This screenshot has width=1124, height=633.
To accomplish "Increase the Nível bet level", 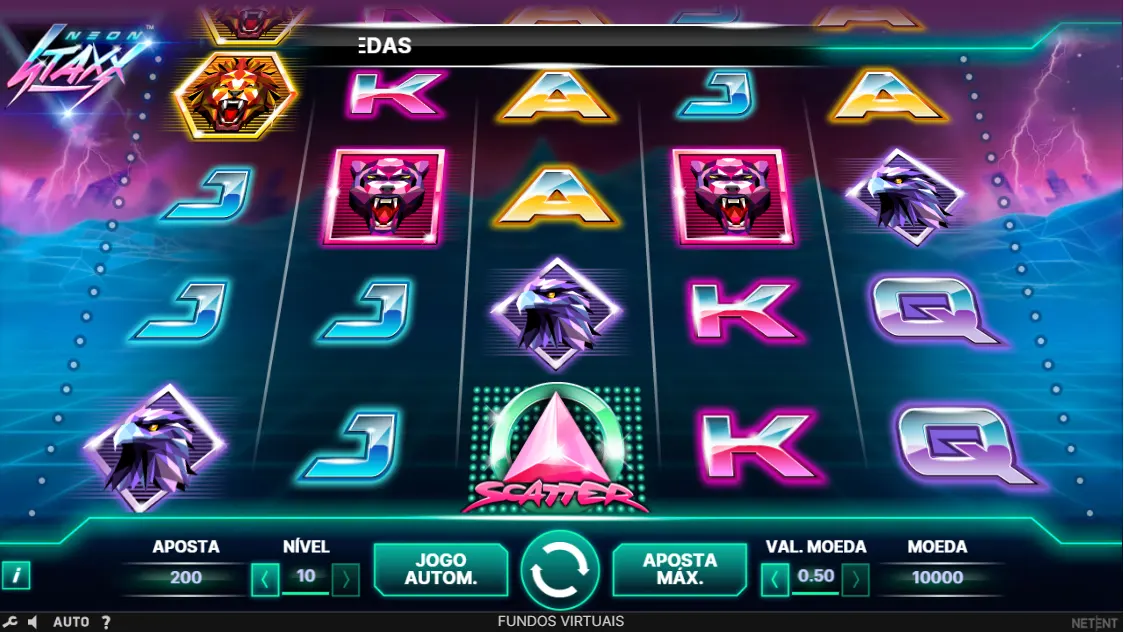I will point(345,578).
